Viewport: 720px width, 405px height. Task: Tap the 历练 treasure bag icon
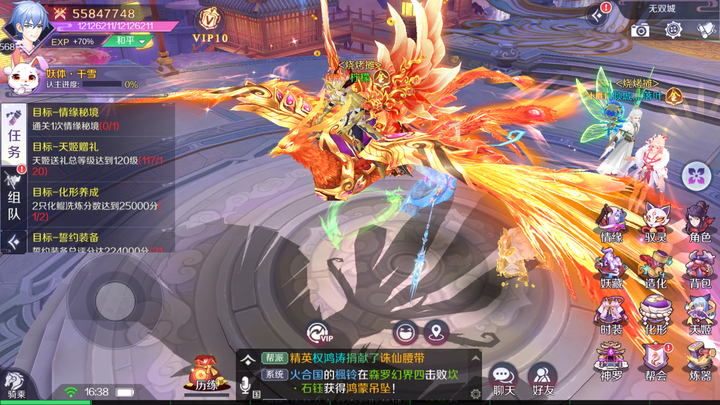point(207,376)
